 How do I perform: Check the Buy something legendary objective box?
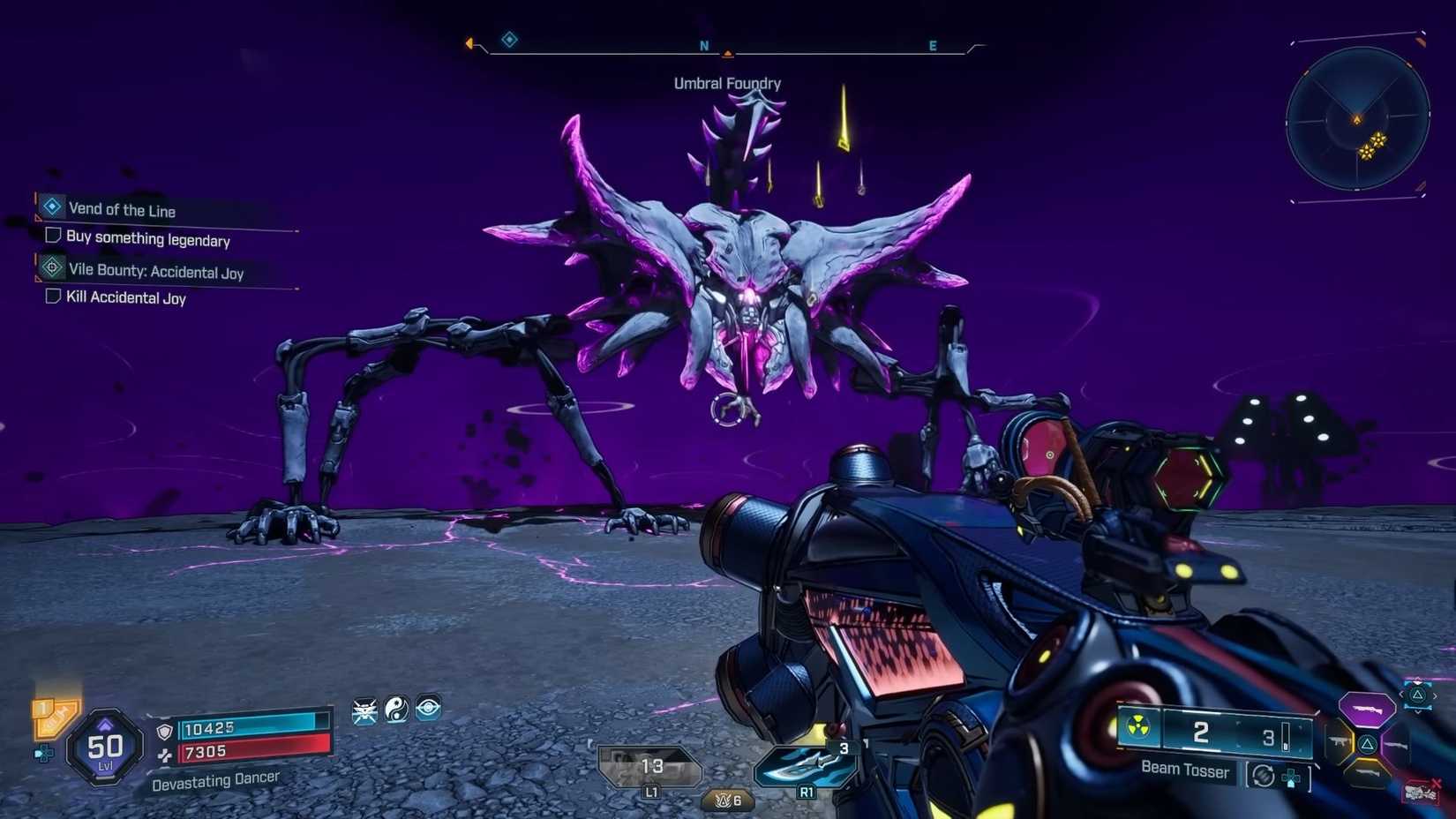pos(53,237)
